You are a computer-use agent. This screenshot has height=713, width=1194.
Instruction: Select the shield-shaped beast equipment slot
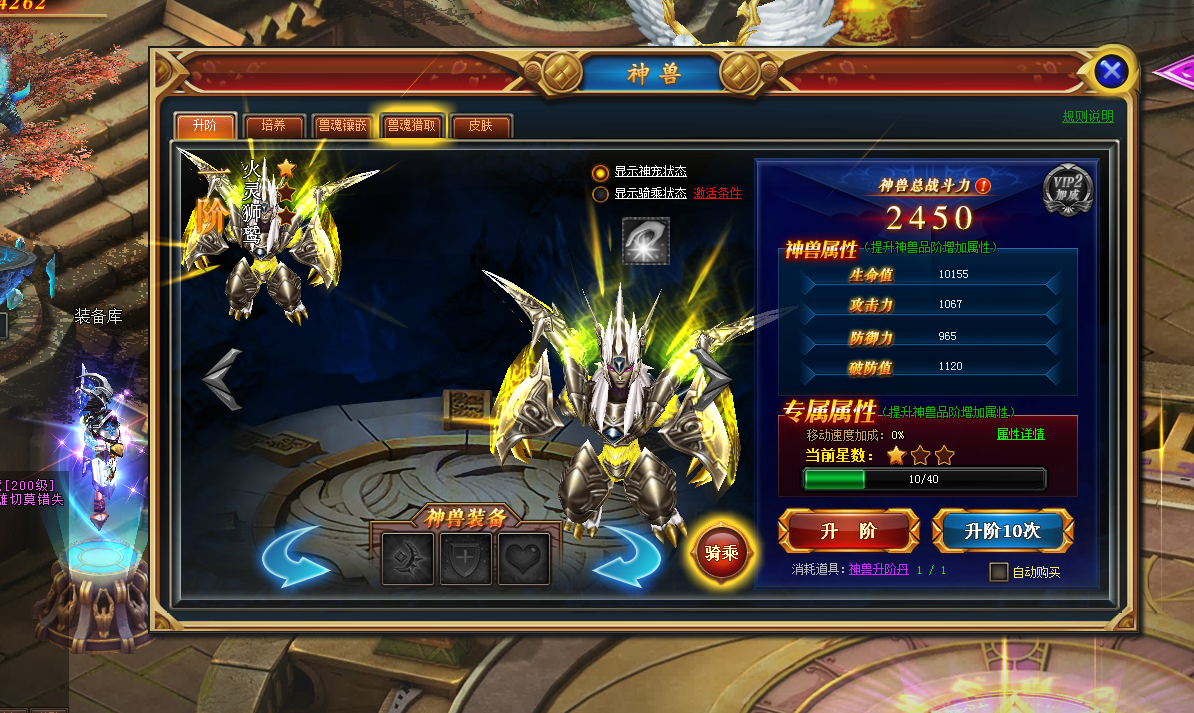point(466,559)
